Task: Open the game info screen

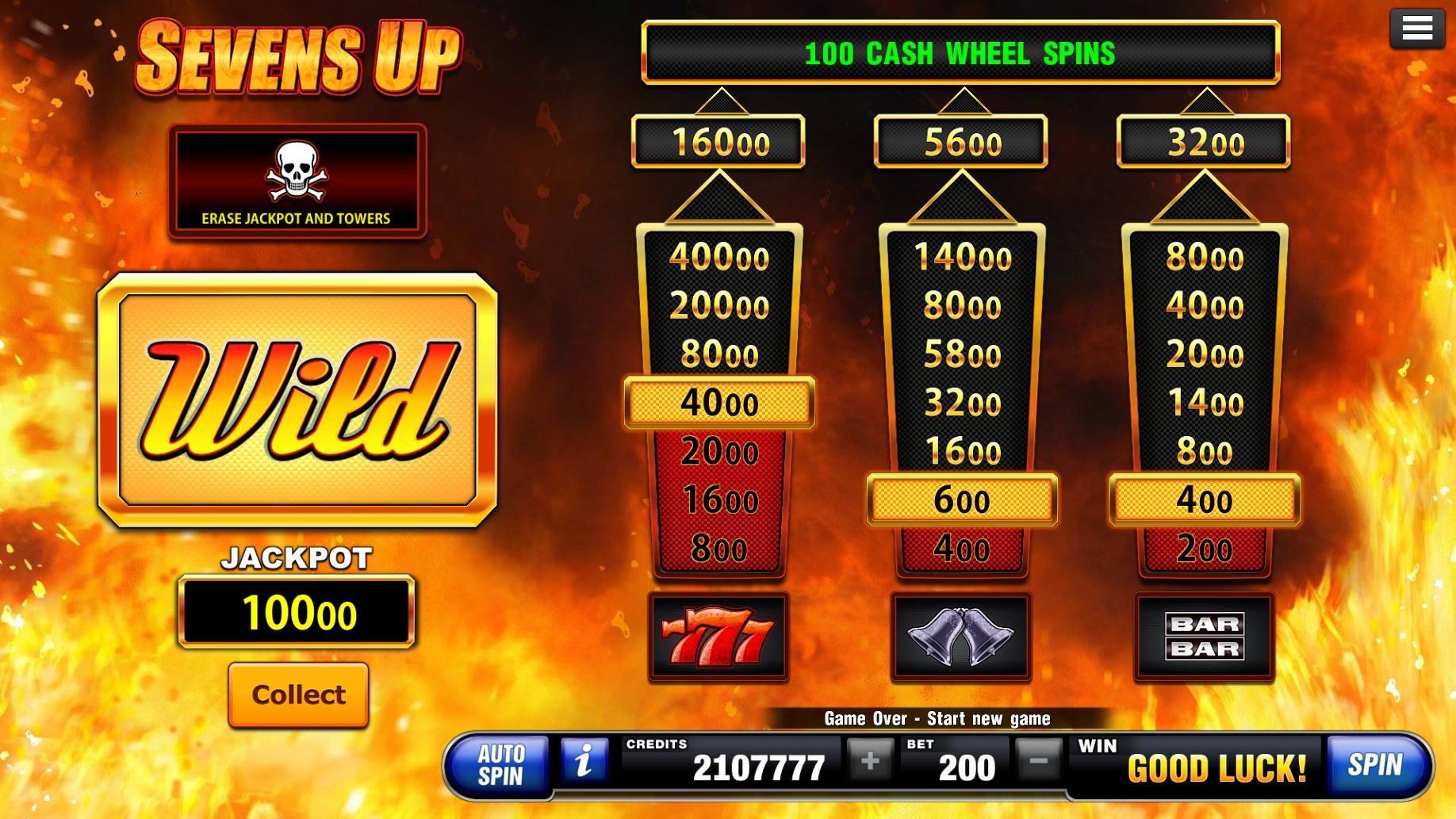Action: click(584, 764)
